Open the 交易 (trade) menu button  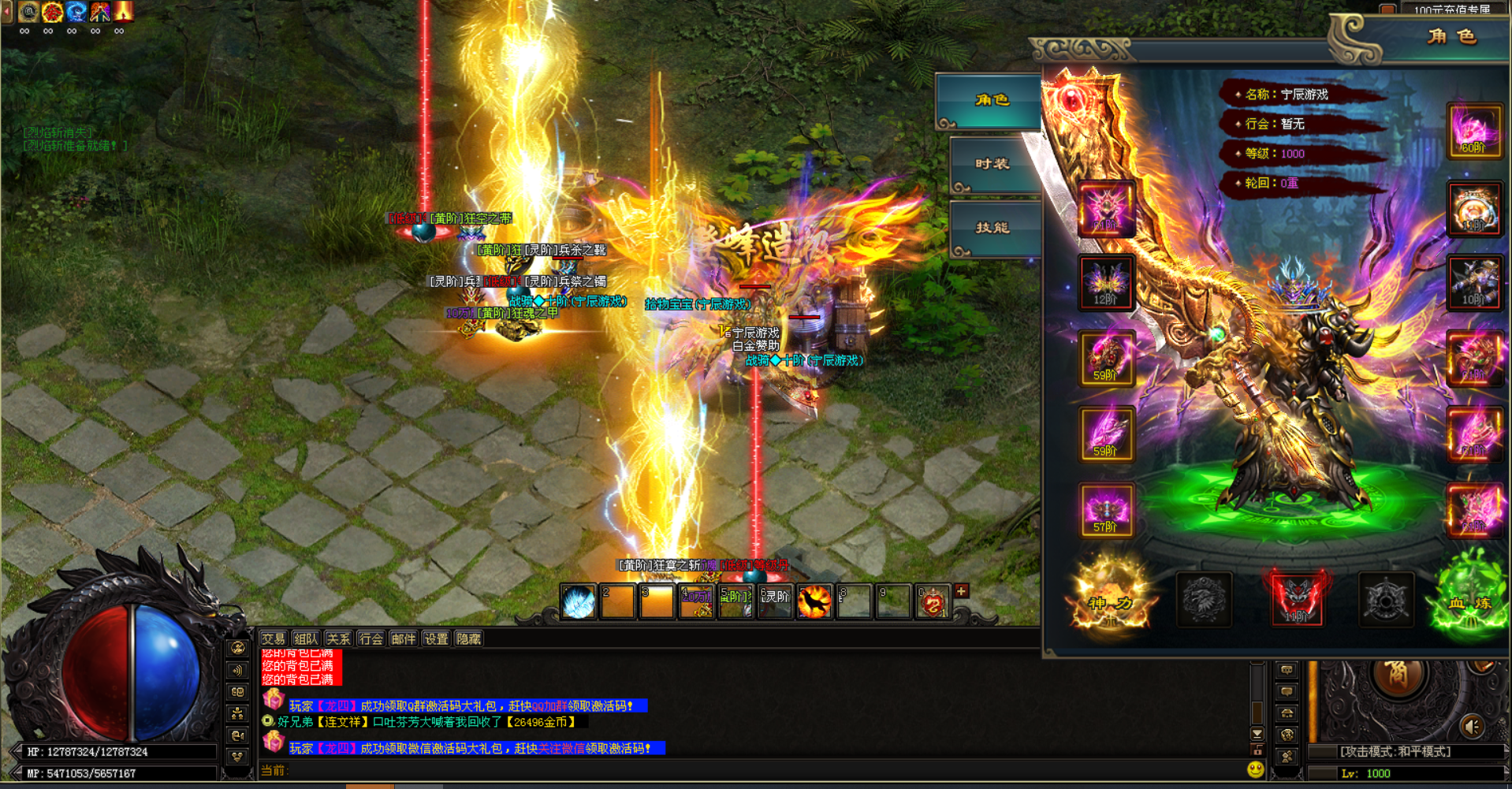[x=274, y=638]
